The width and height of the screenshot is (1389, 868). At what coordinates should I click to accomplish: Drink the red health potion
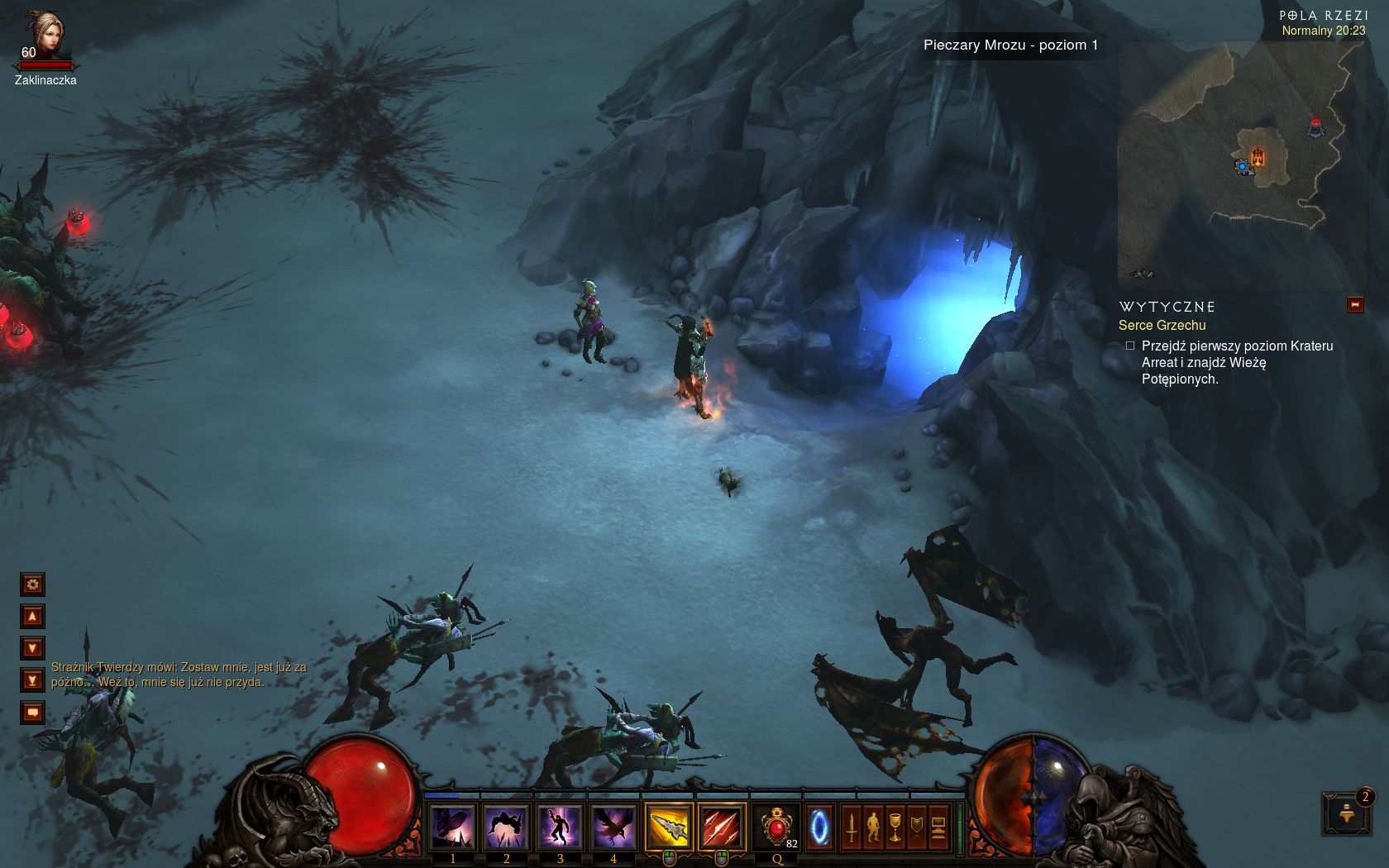(x=776, y=827)
